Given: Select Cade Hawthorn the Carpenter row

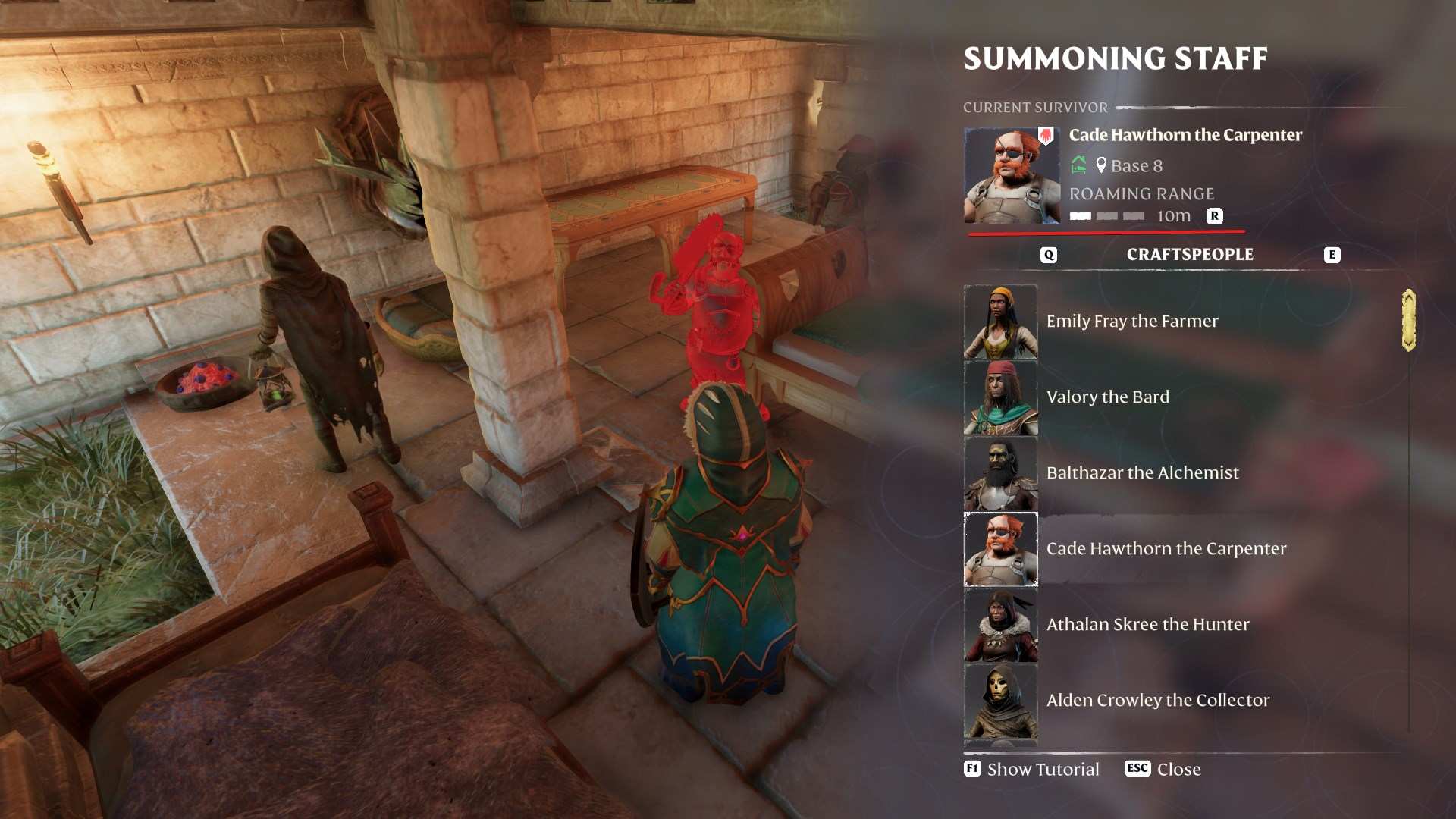Looking at the screenshot, I should click(1166, 549).
